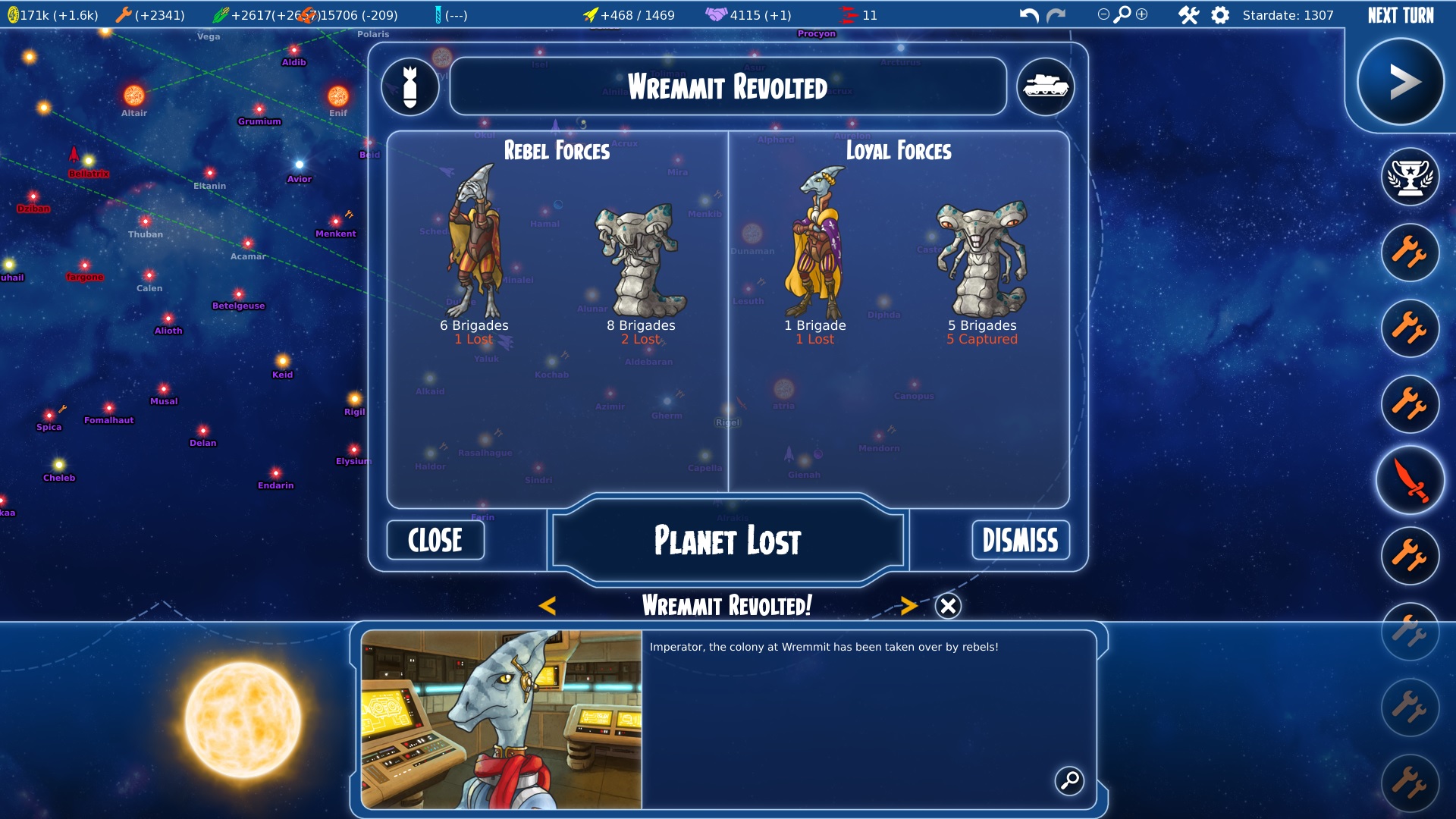This screenshot has width=1456, height=819.
Task: Dismiss the revolt notification
Action: point(1020,540)
